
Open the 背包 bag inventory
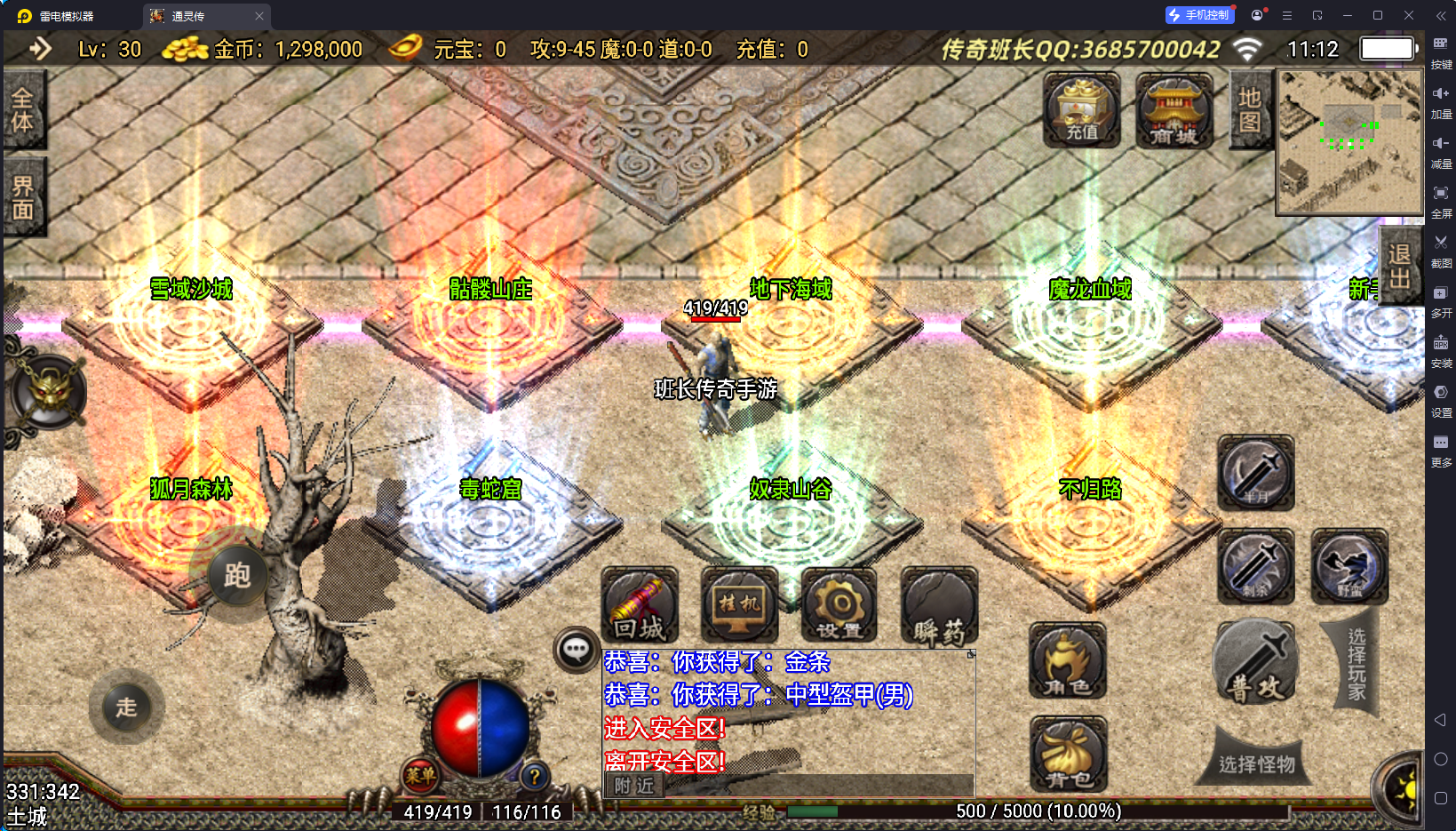coord(1069,755)
